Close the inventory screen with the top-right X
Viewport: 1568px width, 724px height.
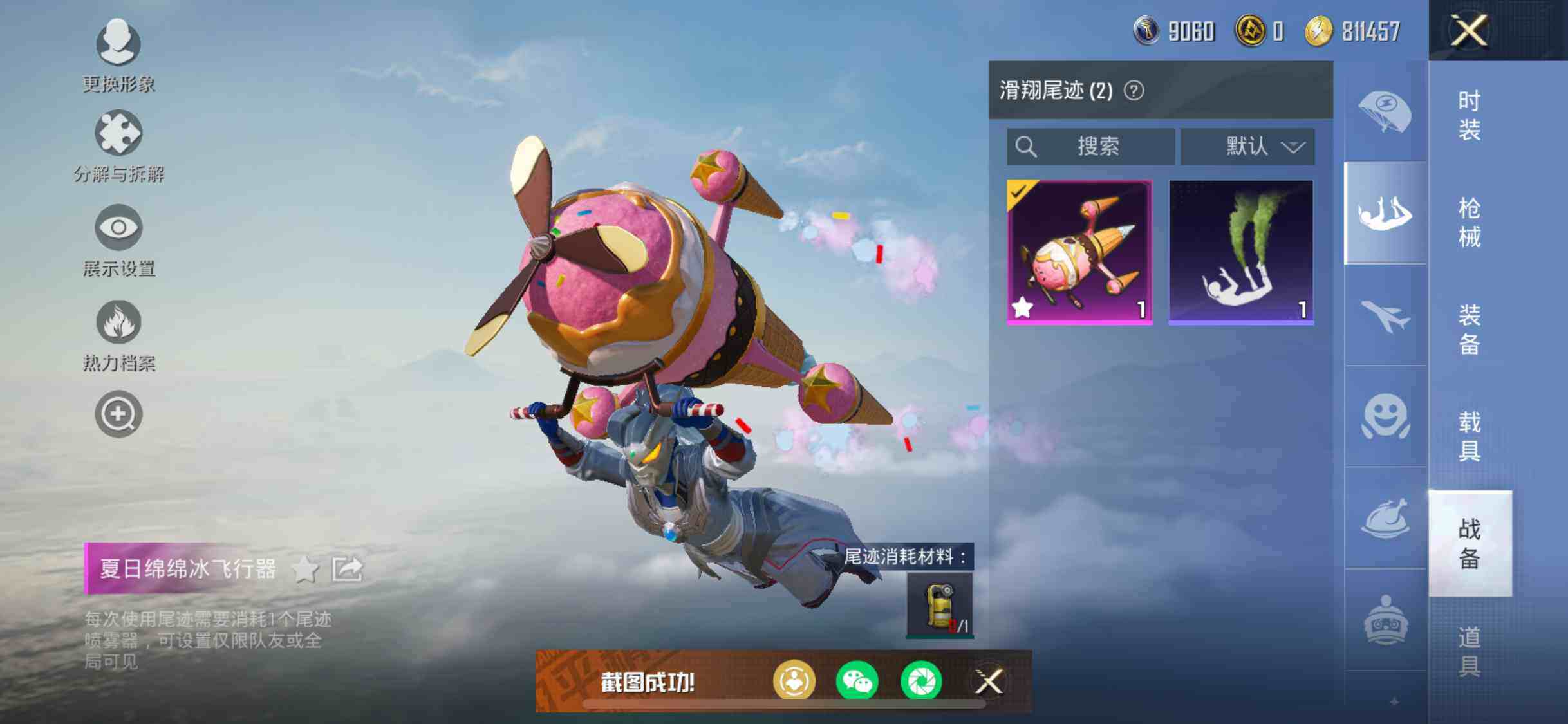(x=1468, y=30)
